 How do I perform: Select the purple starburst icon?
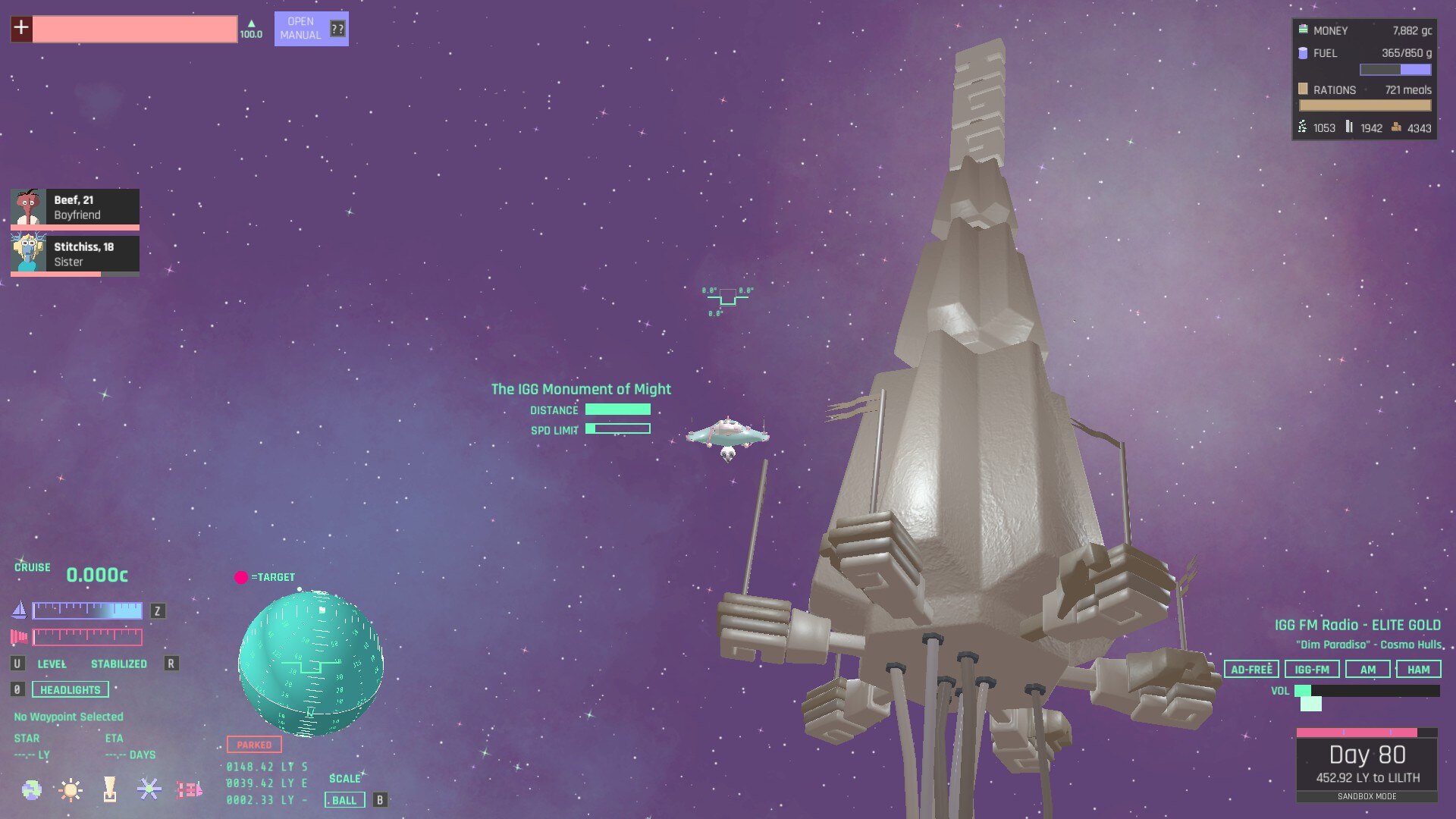point(149,790)
